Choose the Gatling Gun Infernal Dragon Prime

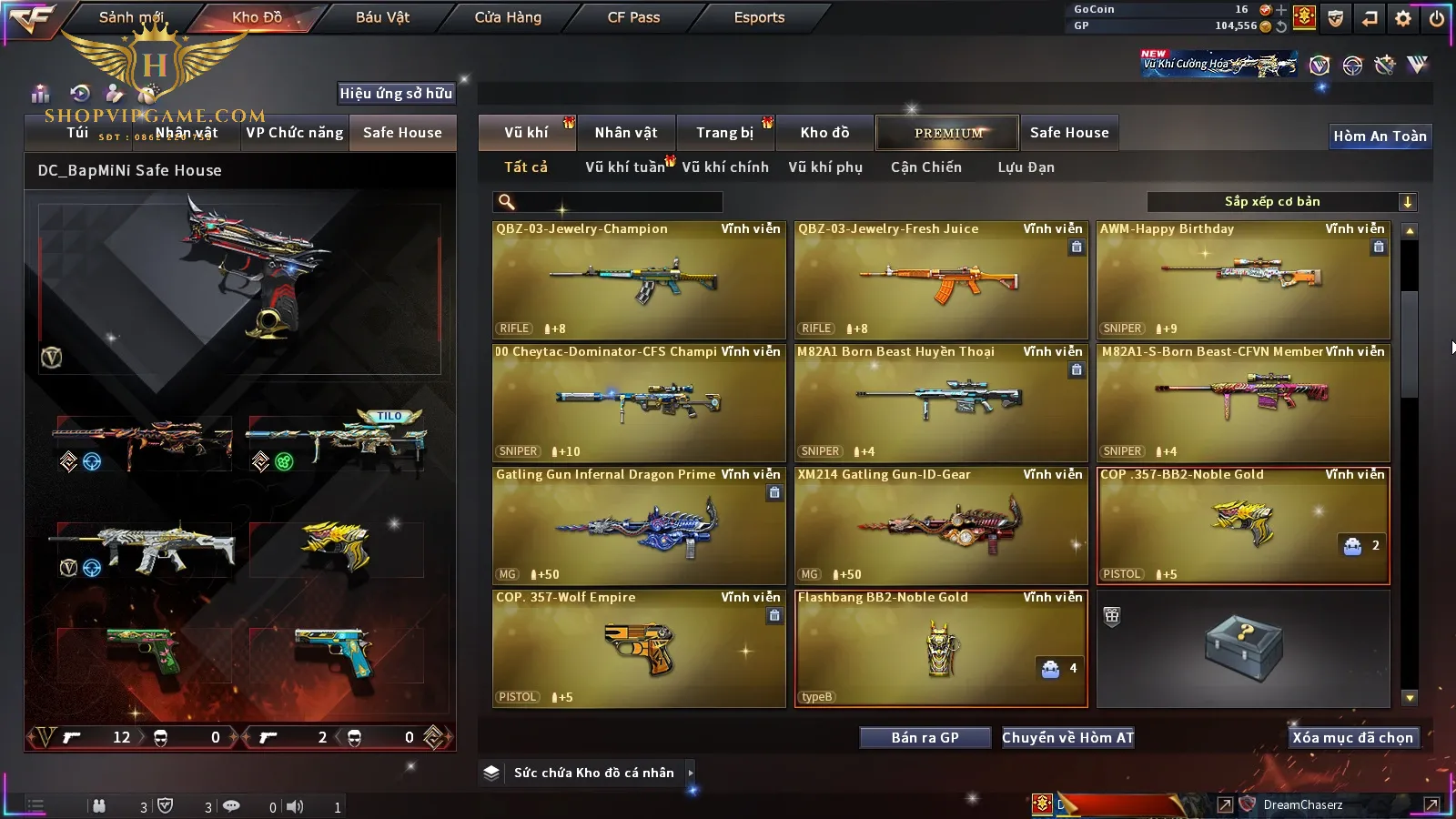click(x=639, y=526)
